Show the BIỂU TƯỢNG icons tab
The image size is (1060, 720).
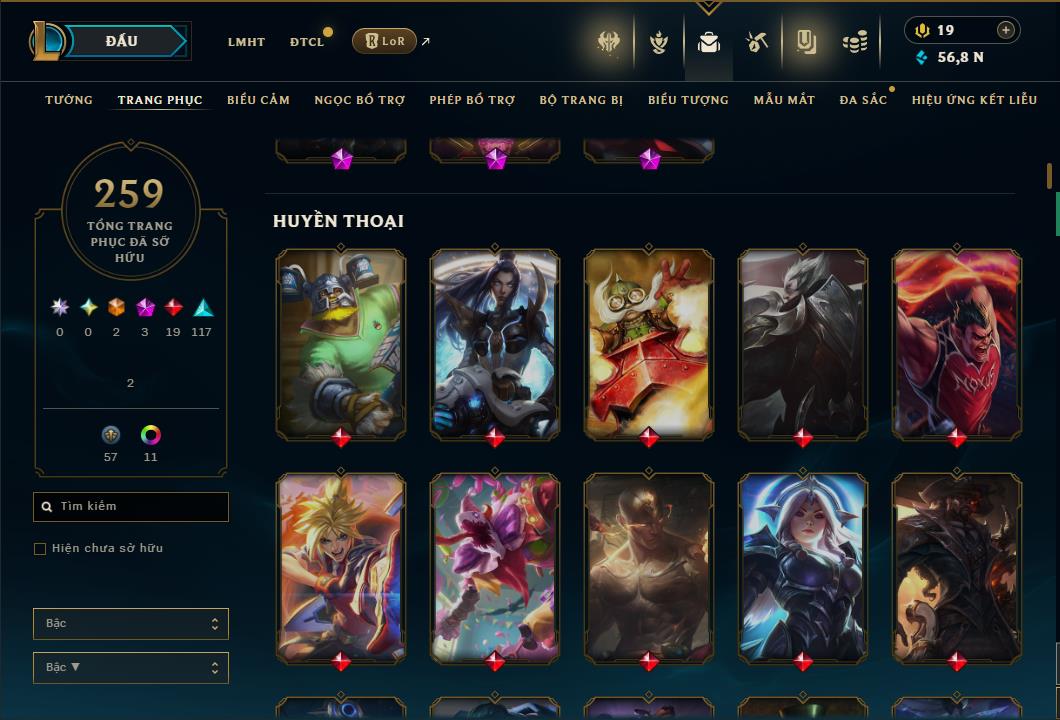point(688,100)
